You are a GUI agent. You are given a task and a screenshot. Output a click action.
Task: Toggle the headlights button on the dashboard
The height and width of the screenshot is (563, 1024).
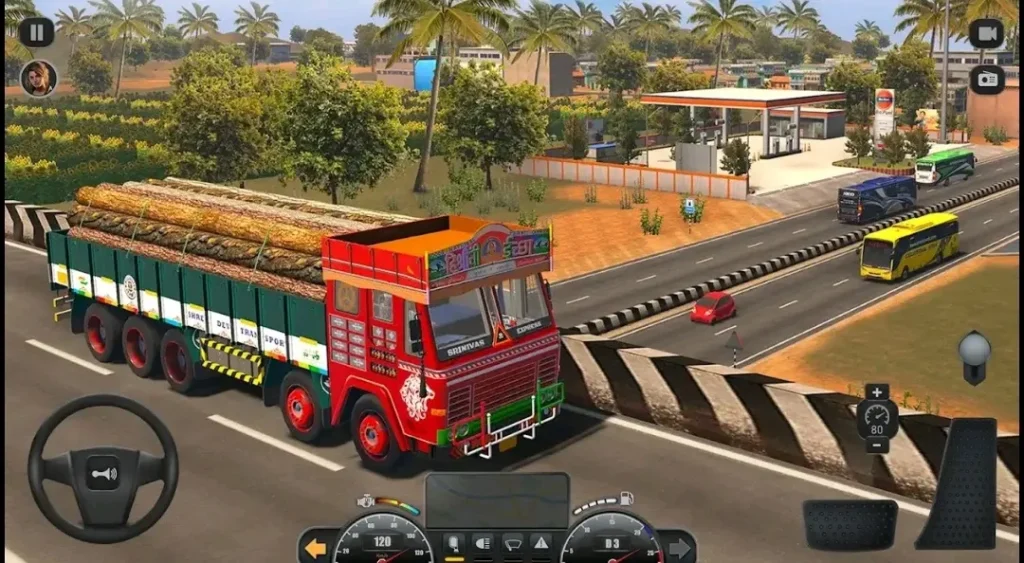482,544
